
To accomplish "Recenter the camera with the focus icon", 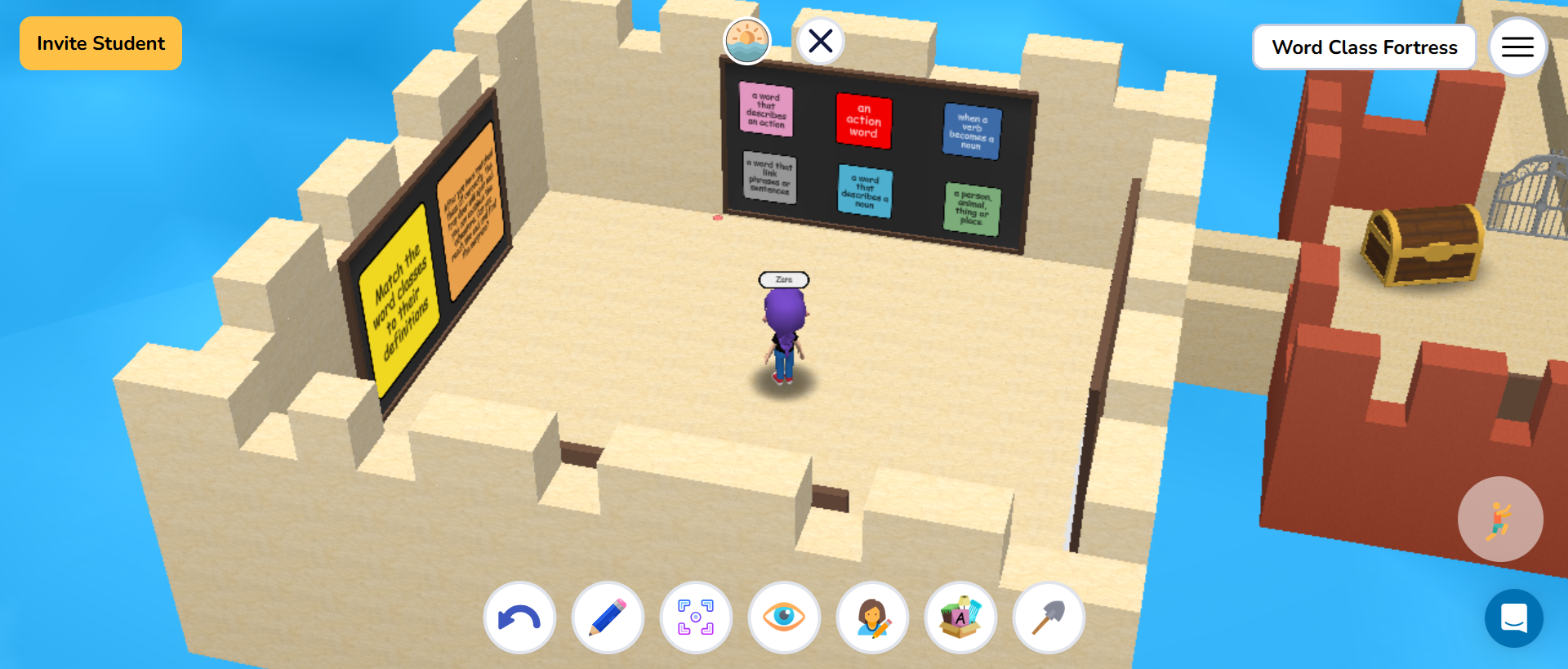I will (x=696, y=618).
